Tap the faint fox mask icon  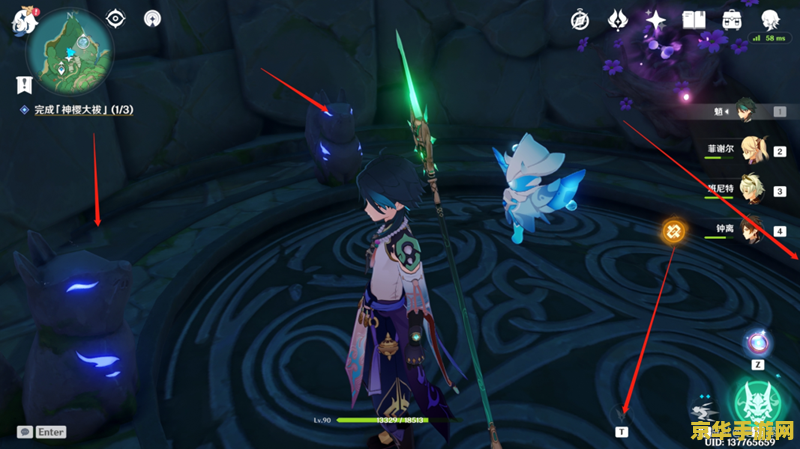pyautogui.click(x=621, y=412)
